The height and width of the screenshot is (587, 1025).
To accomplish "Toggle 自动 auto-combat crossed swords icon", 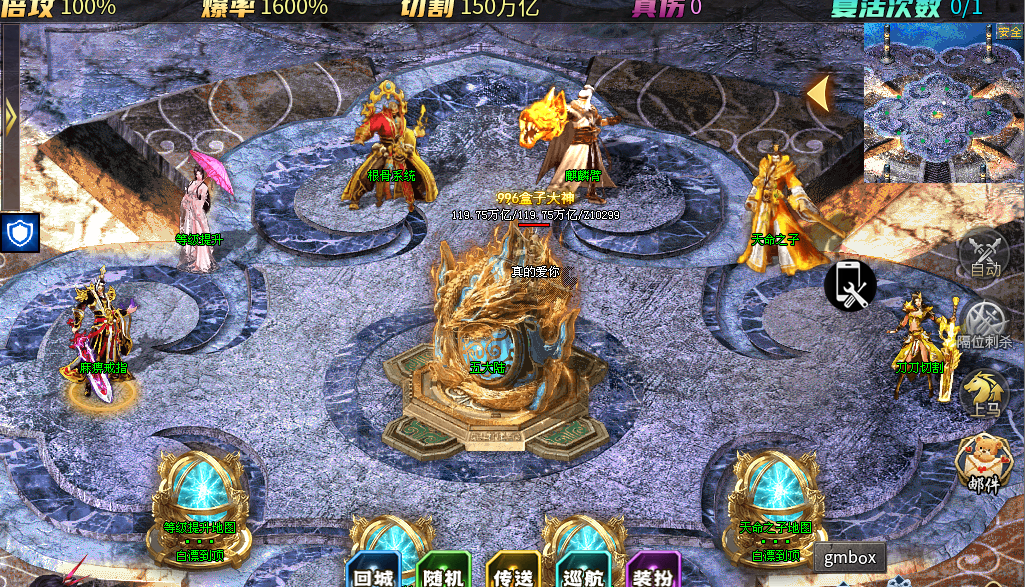I will coord(985,253).
